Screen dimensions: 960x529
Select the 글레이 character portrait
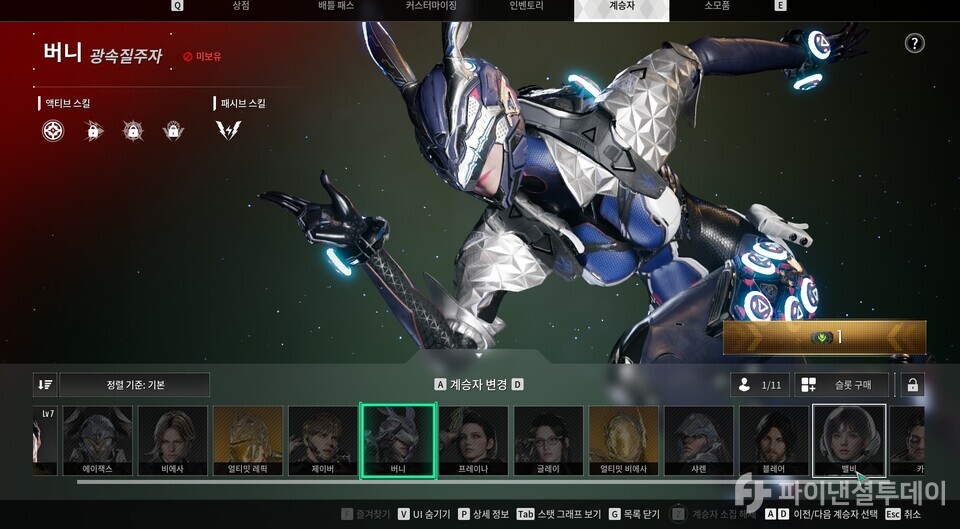548,440
